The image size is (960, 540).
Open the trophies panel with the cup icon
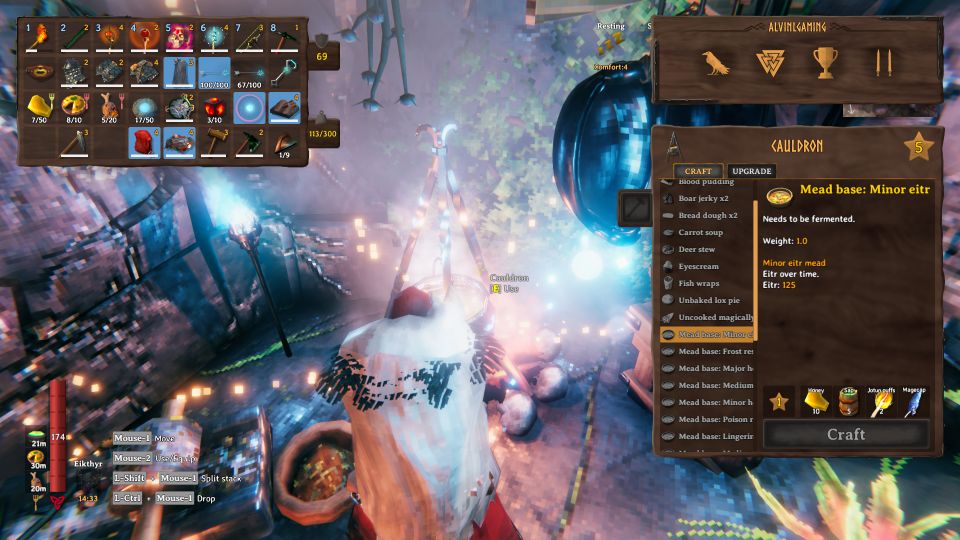pyautogui.click(x=825, y=63)
